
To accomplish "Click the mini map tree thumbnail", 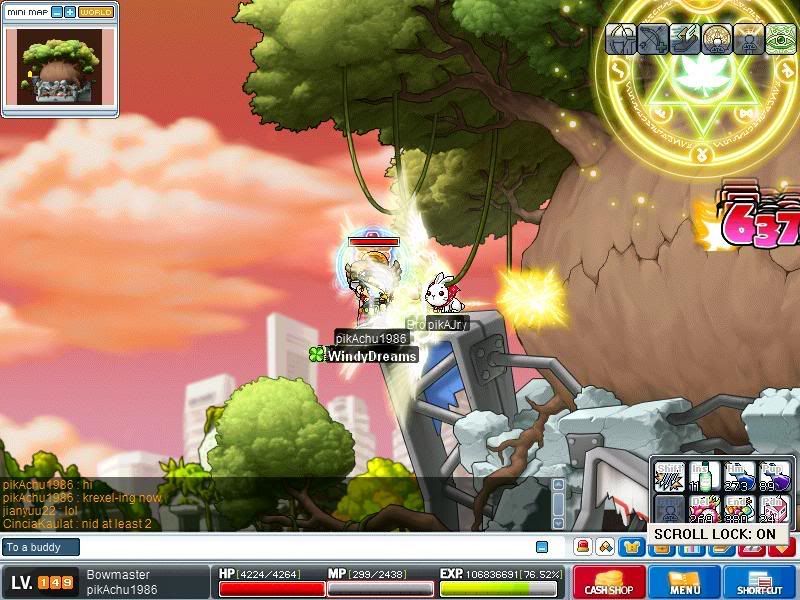I will coord(60,66).
